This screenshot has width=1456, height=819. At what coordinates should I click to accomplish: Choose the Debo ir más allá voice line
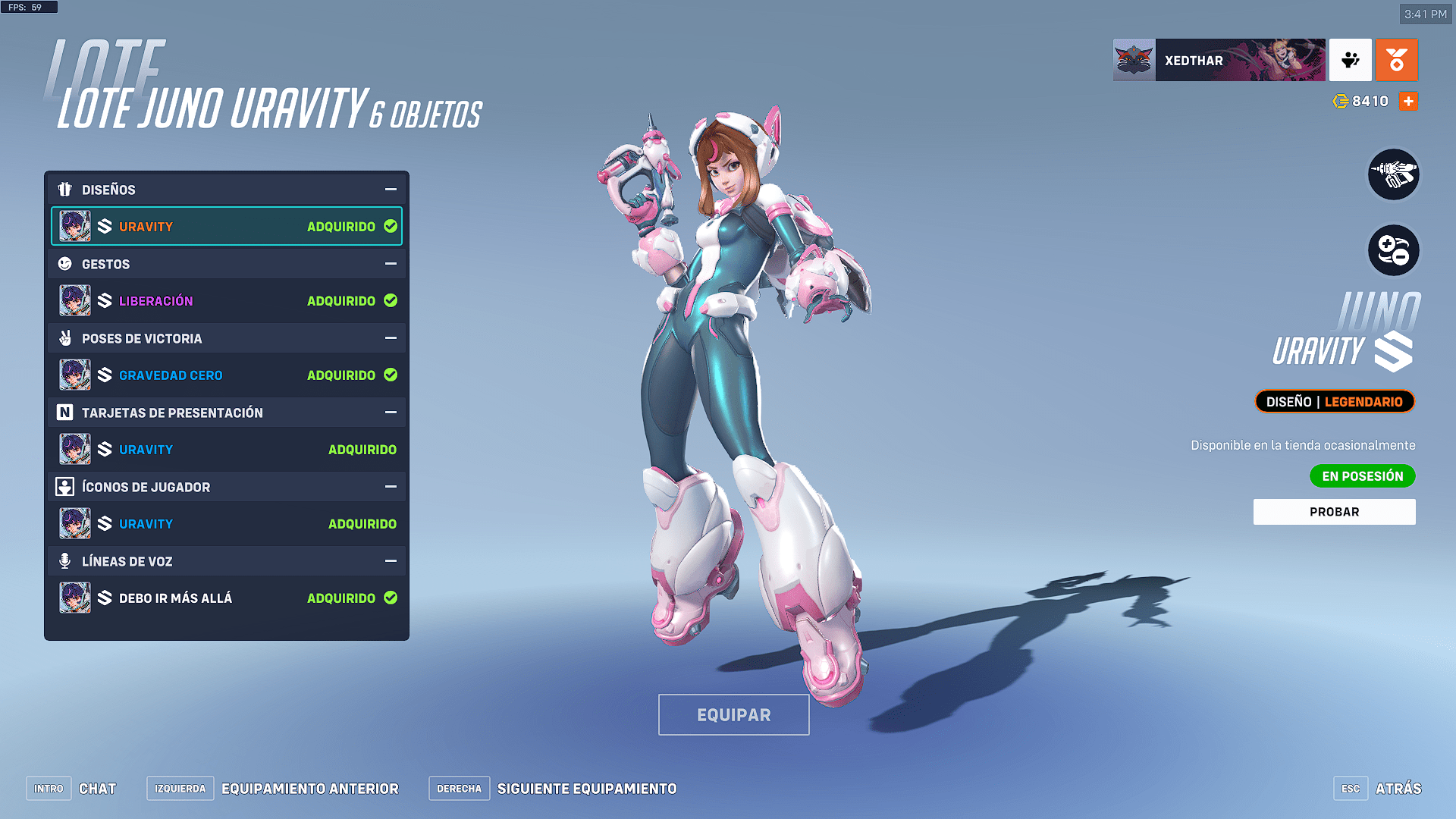coord(226,598)
